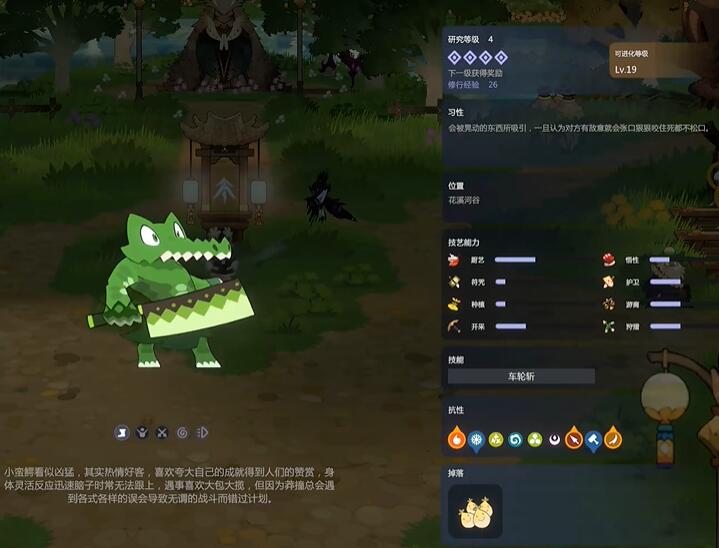Inspect the crescent moon resistance icon

(x=554, y=438)
